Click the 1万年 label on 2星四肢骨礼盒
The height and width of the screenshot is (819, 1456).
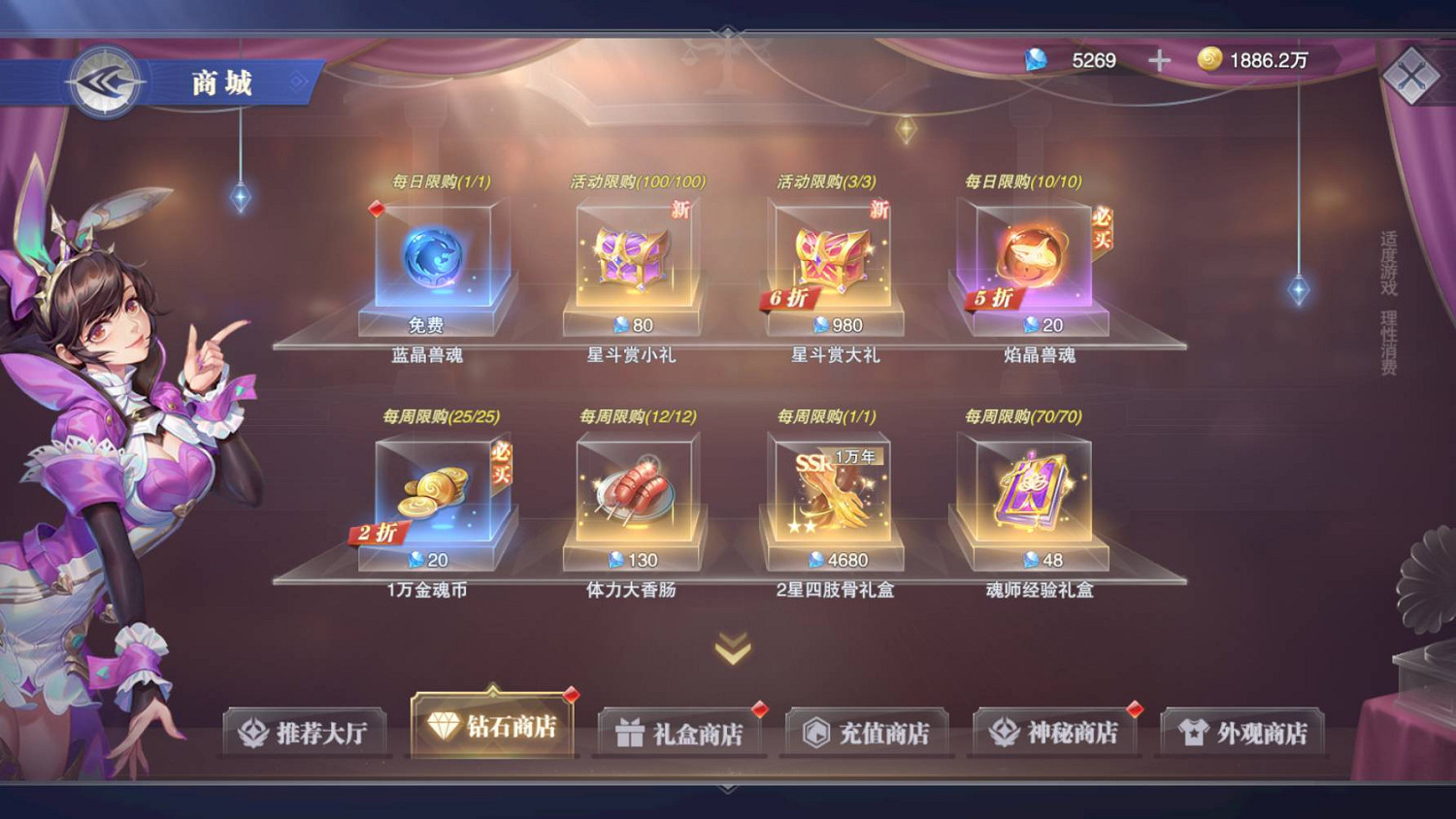point(858,455)
